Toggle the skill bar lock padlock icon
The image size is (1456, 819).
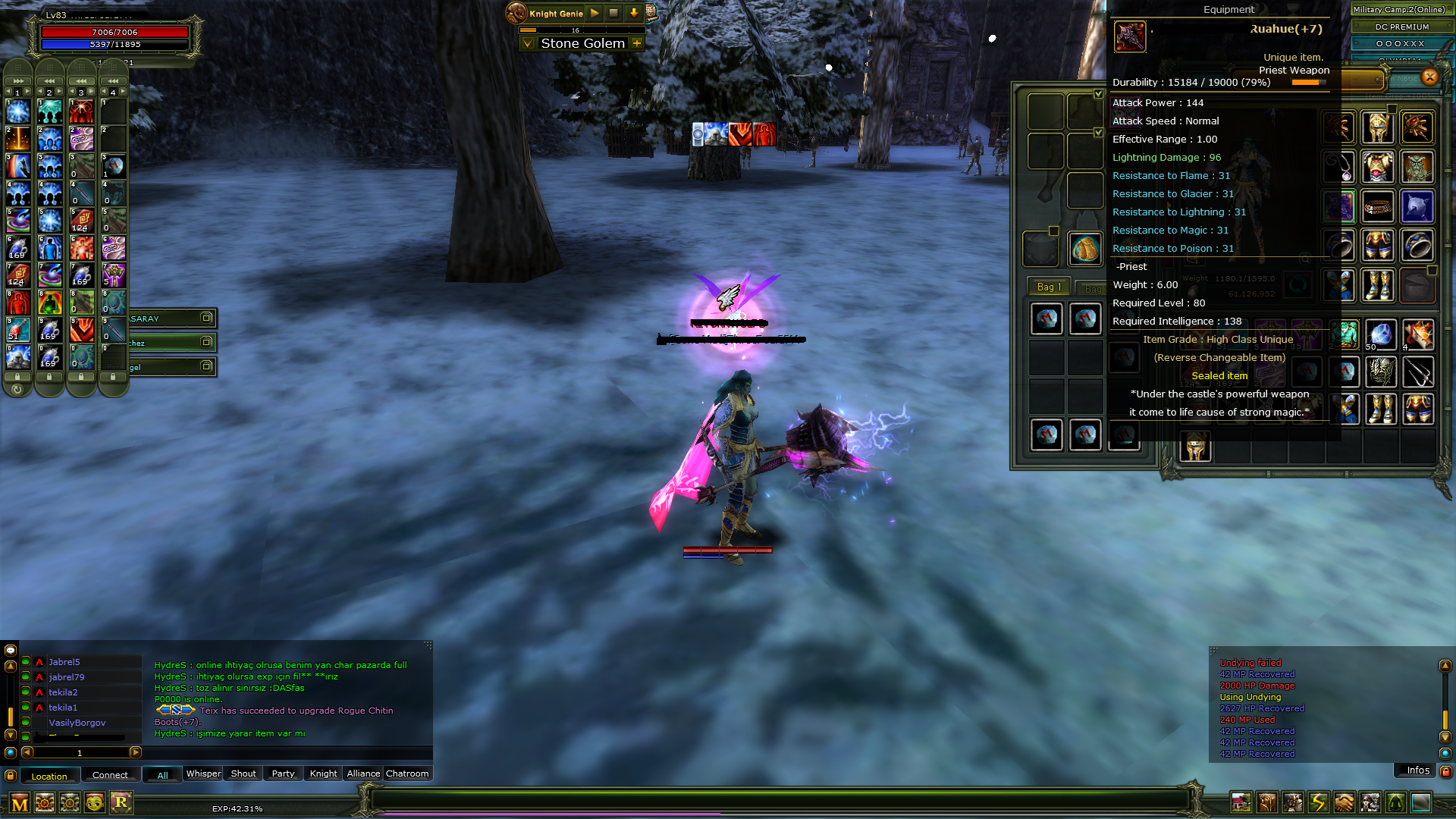point(18,377)
